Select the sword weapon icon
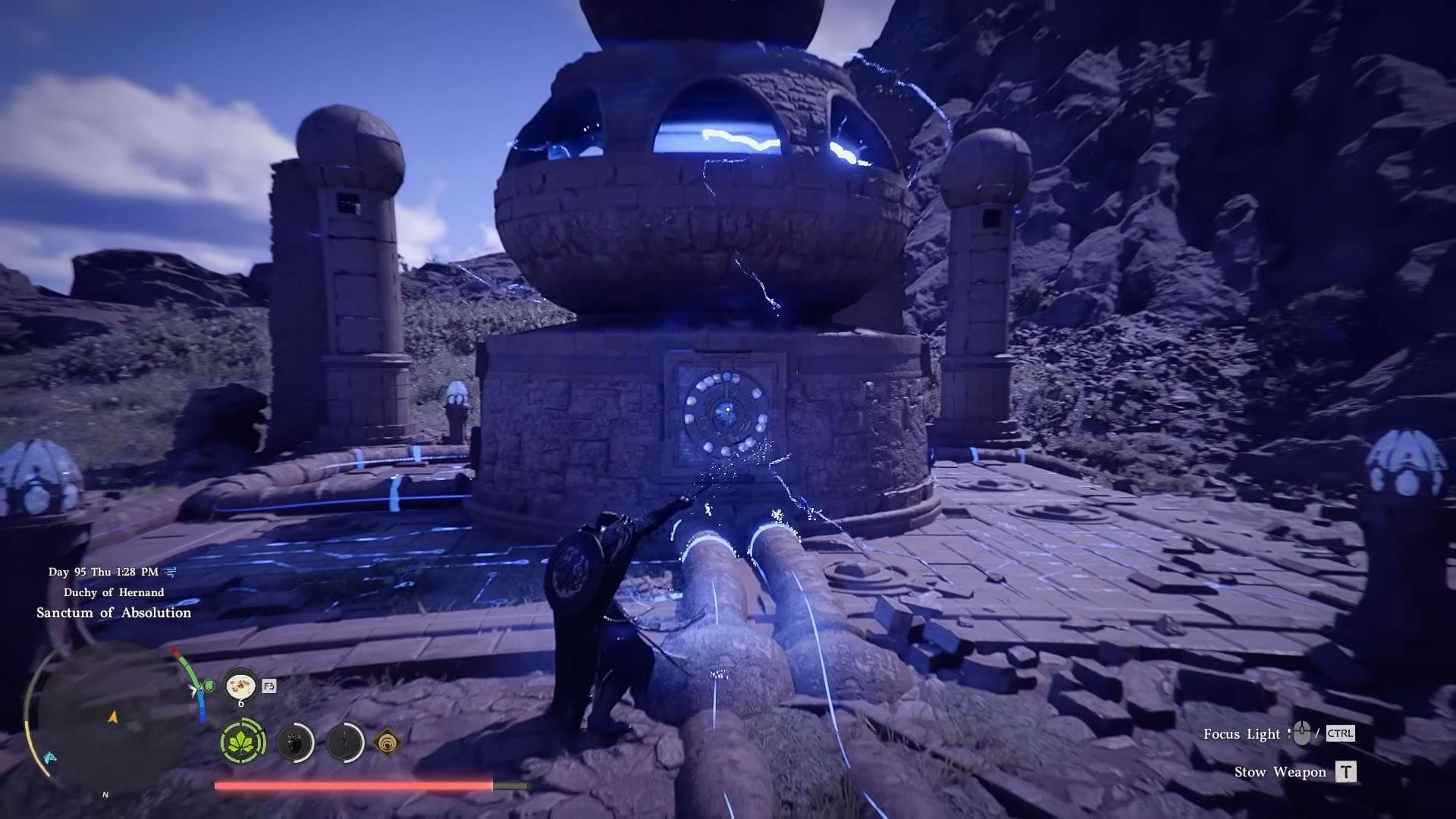Image resolution: width=1456 pixels, height=819 pixels. pyautogui.click(x=346, y=742)
